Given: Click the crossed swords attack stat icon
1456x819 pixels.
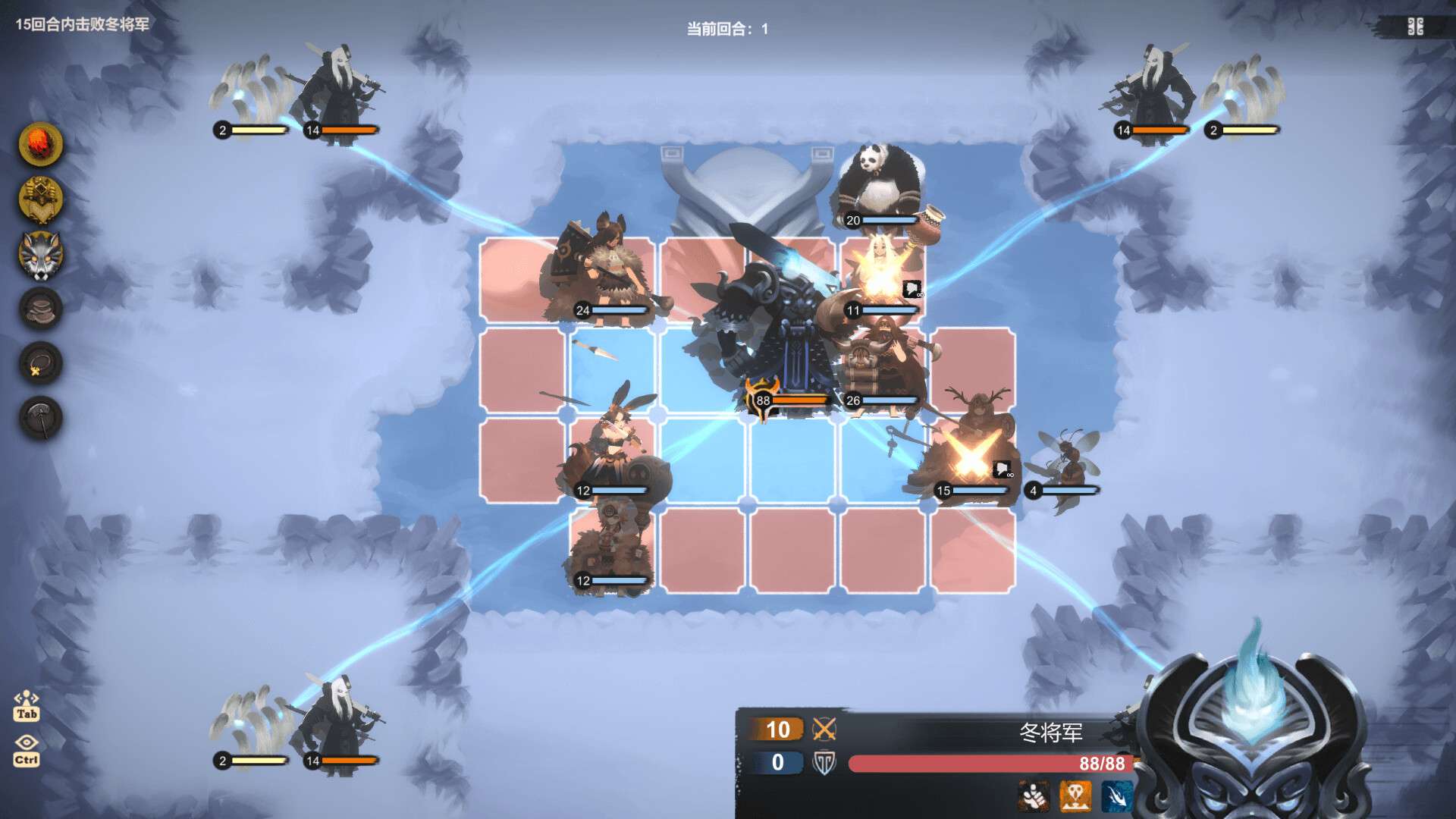Looking at the screenshot, I should coord(824,730).
